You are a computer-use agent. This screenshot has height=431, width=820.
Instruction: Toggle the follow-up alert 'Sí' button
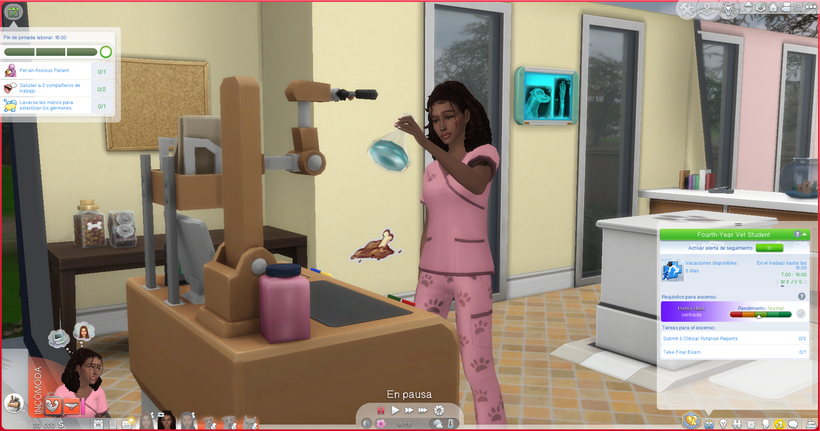[x=769, y=246]
